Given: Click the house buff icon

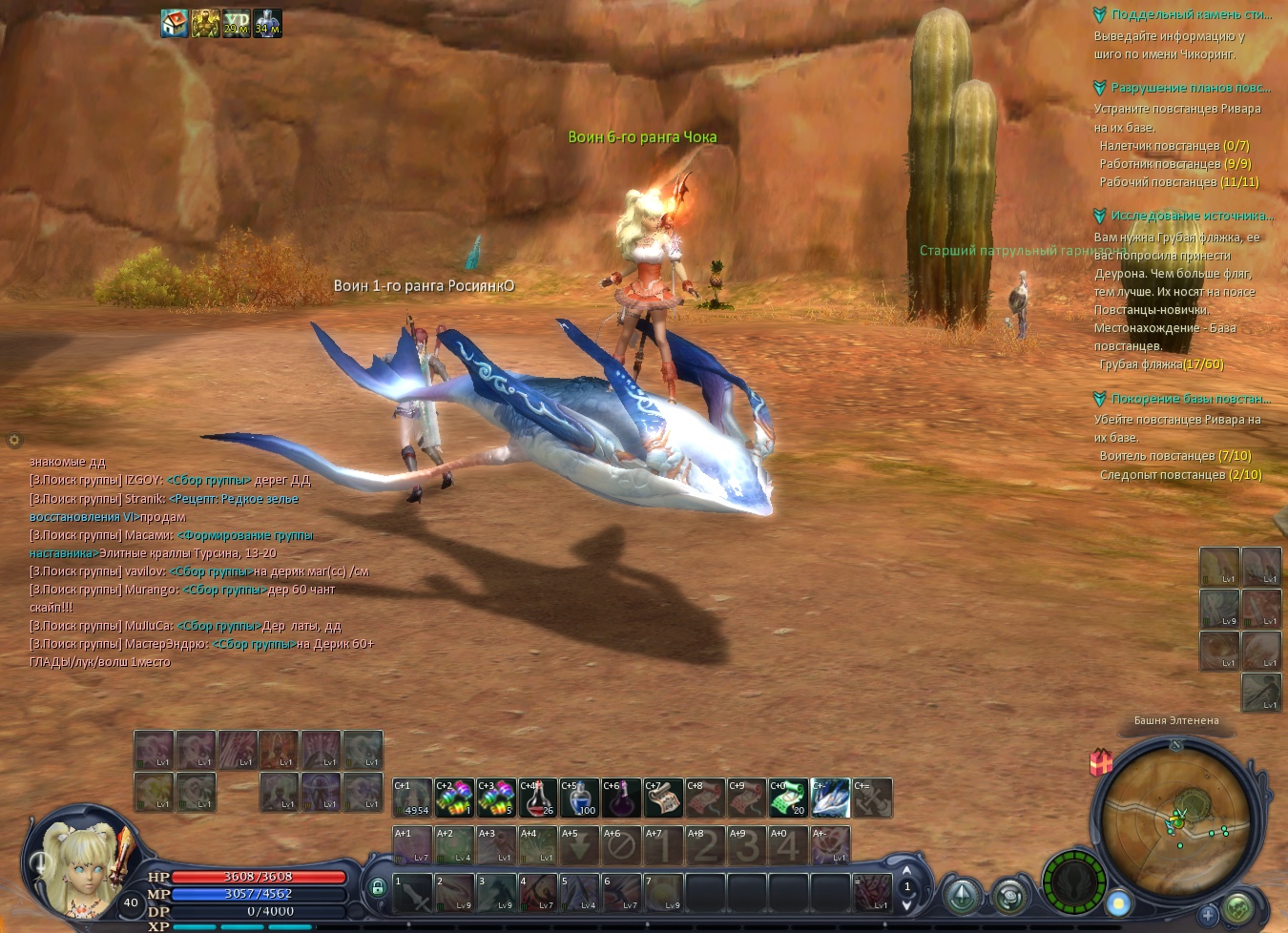Looking at the screenshot, I should (x=175, y=23).
